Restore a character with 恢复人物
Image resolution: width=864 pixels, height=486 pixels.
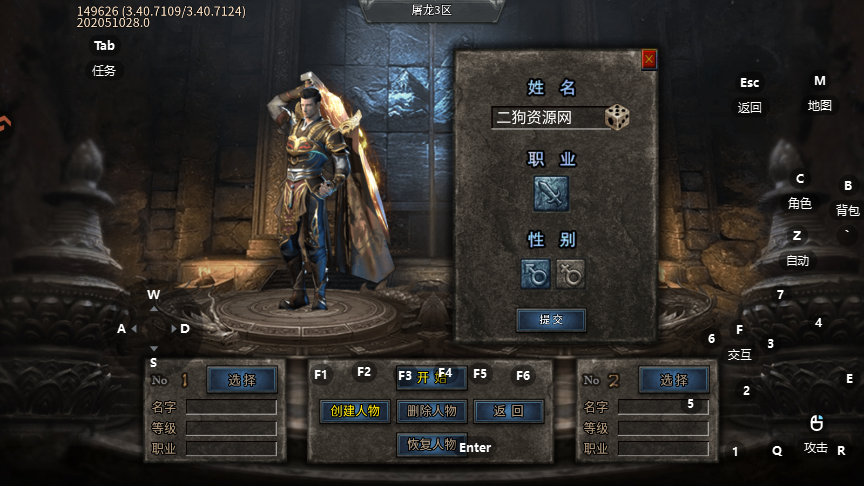tap(431, 444)
